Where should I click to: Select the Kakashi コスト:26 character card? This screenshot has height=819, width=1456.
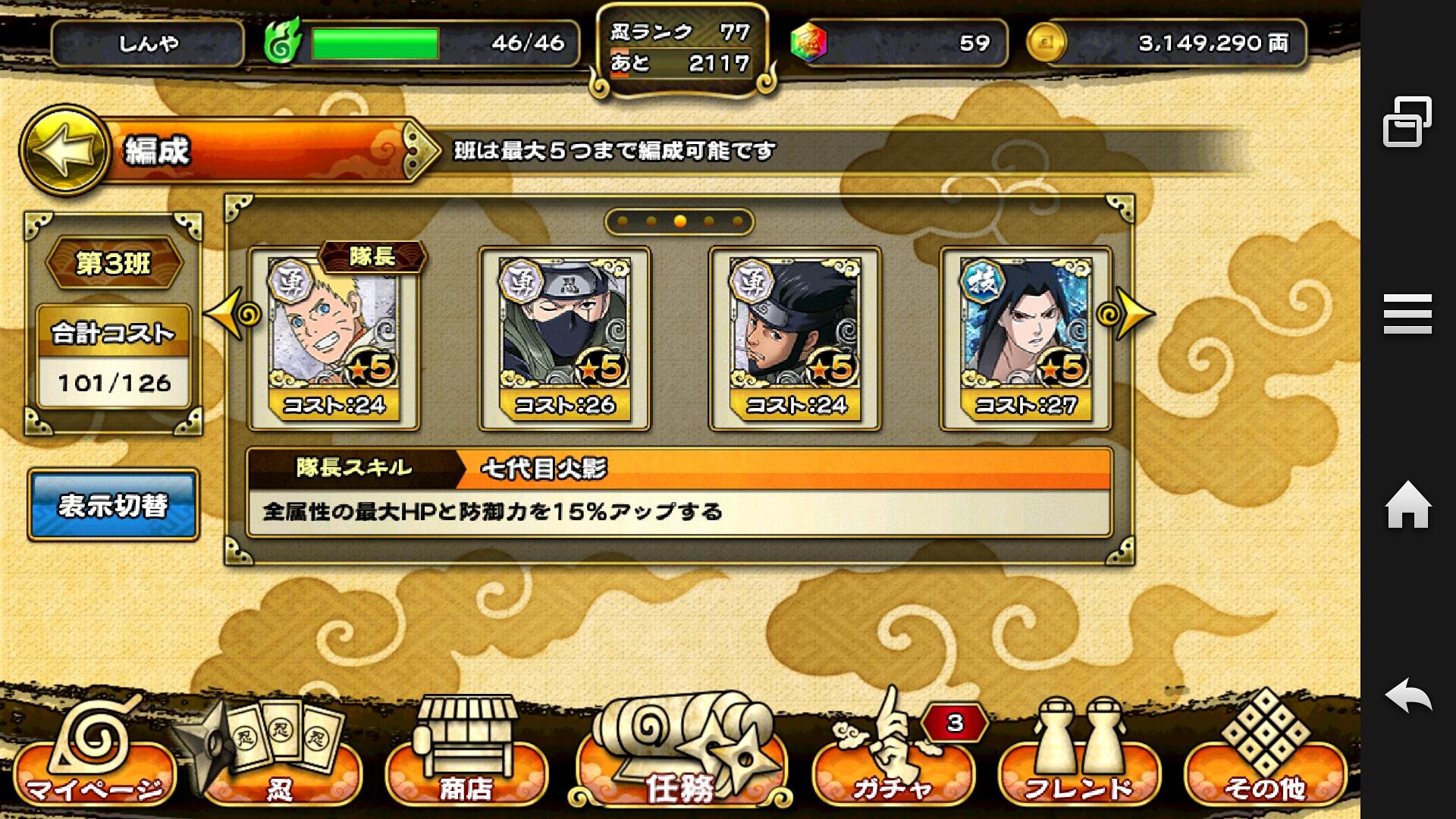(564, 337)
